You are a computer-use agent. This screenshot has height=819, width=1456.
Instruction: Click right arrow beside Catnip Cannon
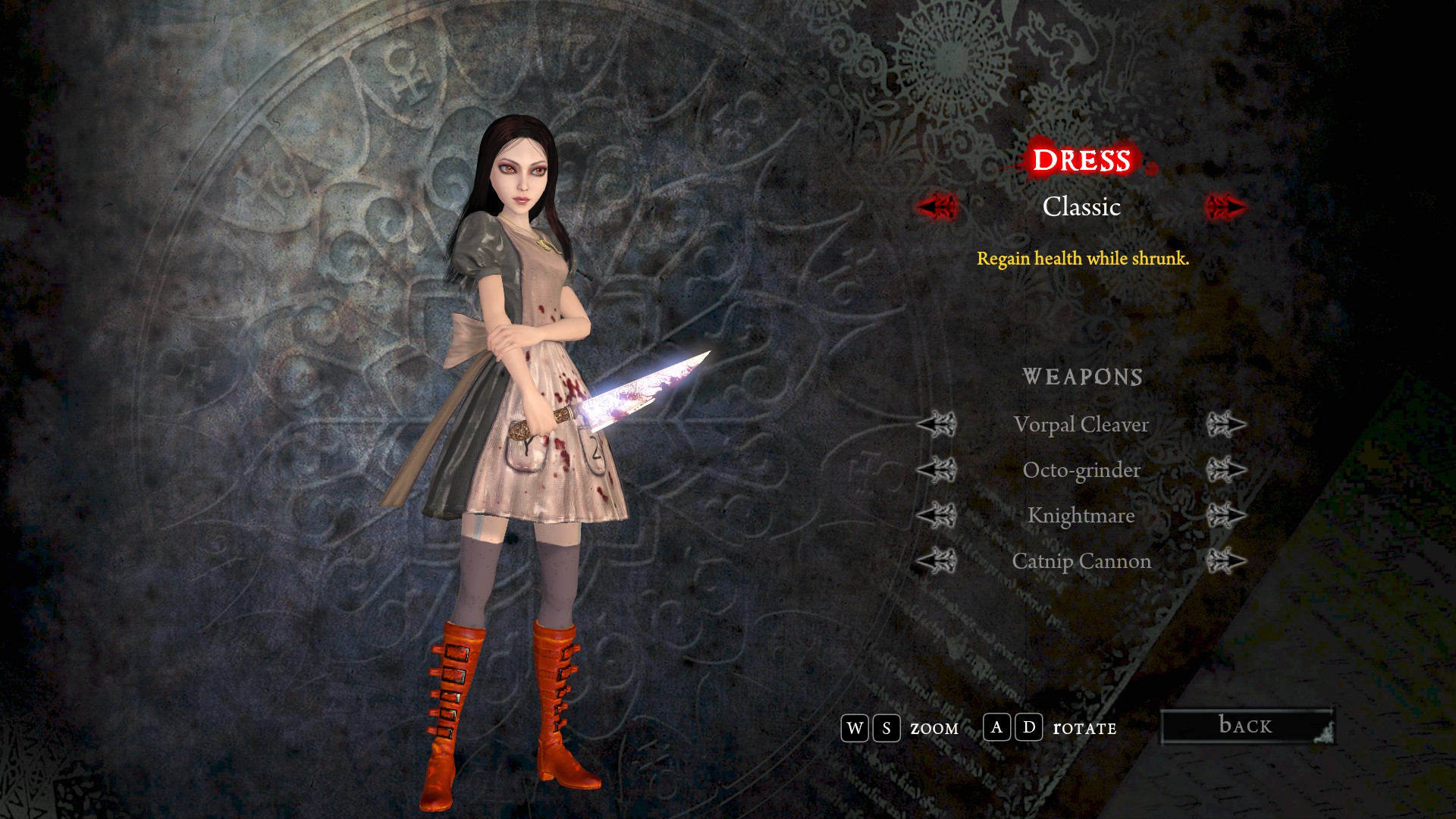[x=1225, y=561]
